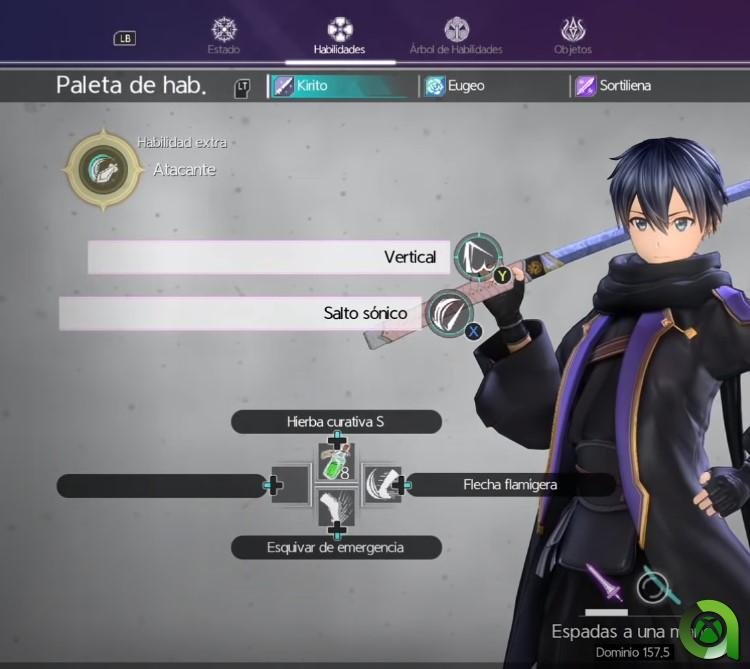Select the one-handed sword weapon icon
Viewport: 750px width, 669px height.
604,582
